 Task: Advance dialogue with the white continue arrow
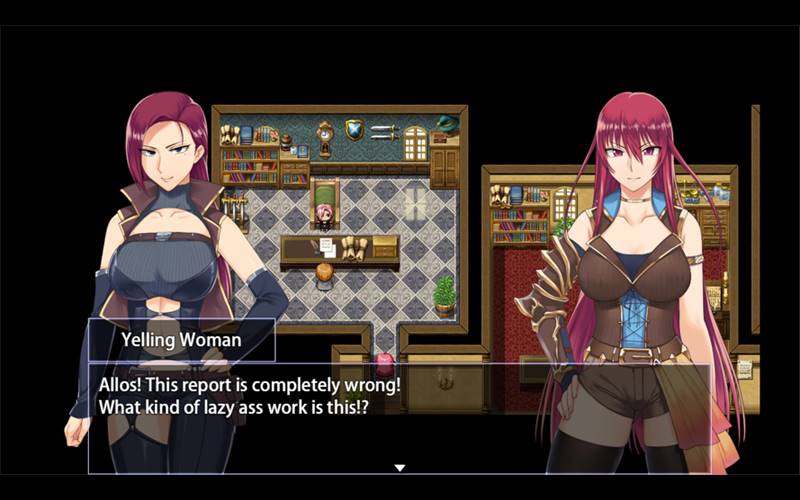tap(399, 467)
